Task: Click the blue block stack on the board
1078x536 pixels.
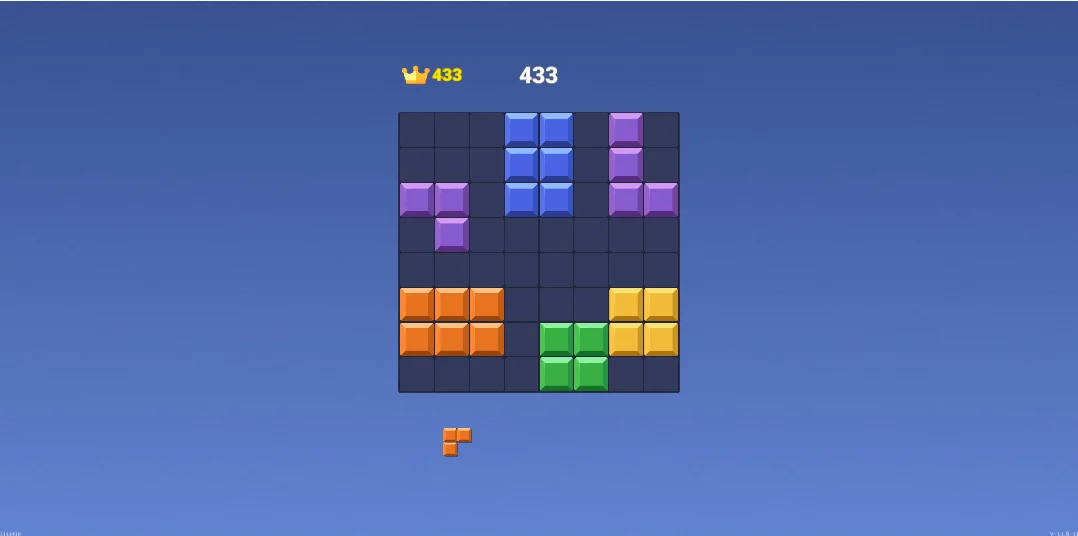Action: (539, 165)
